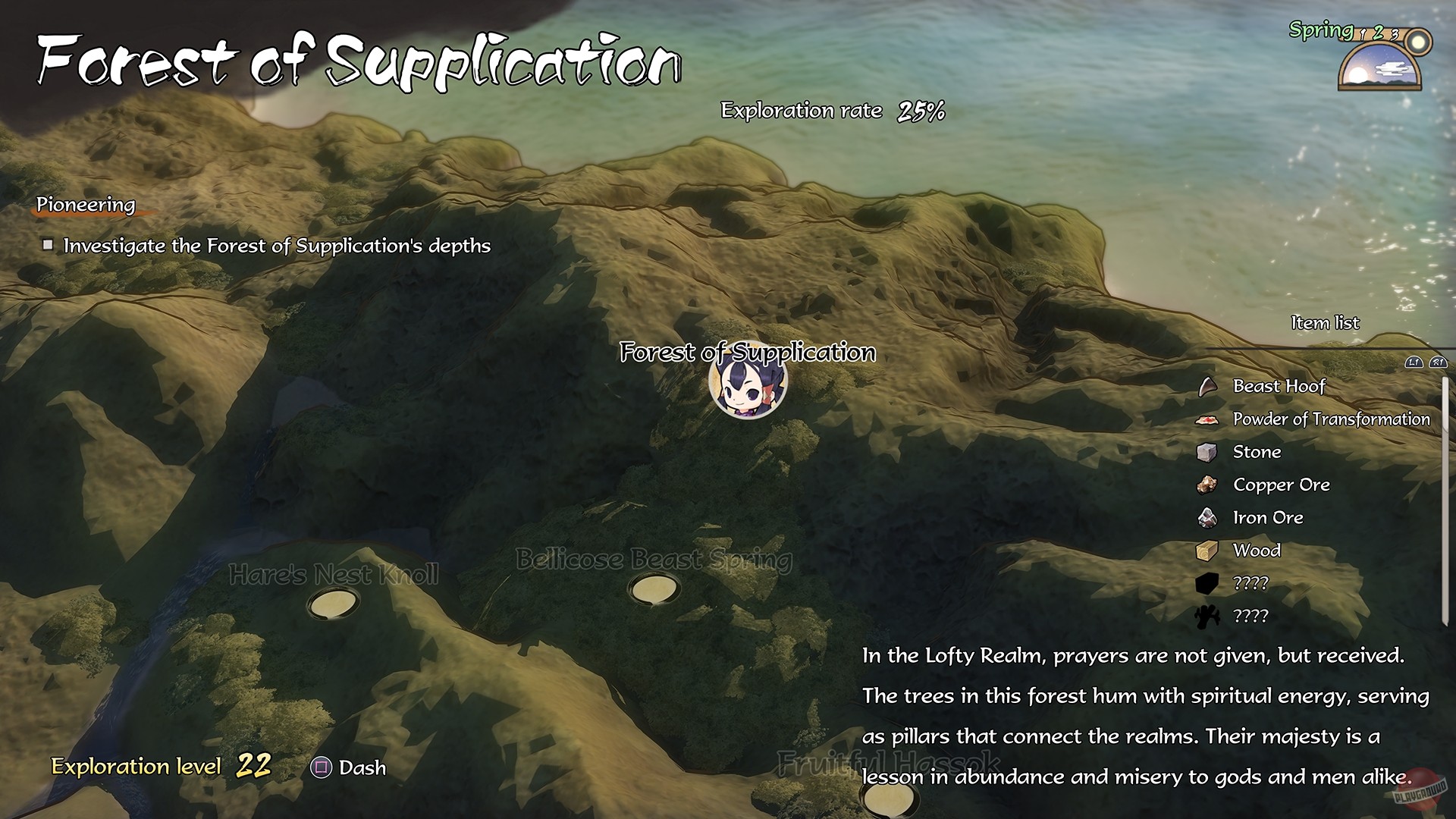
Task: Open the Pioneering quest tab
Action: click(85, 204)
